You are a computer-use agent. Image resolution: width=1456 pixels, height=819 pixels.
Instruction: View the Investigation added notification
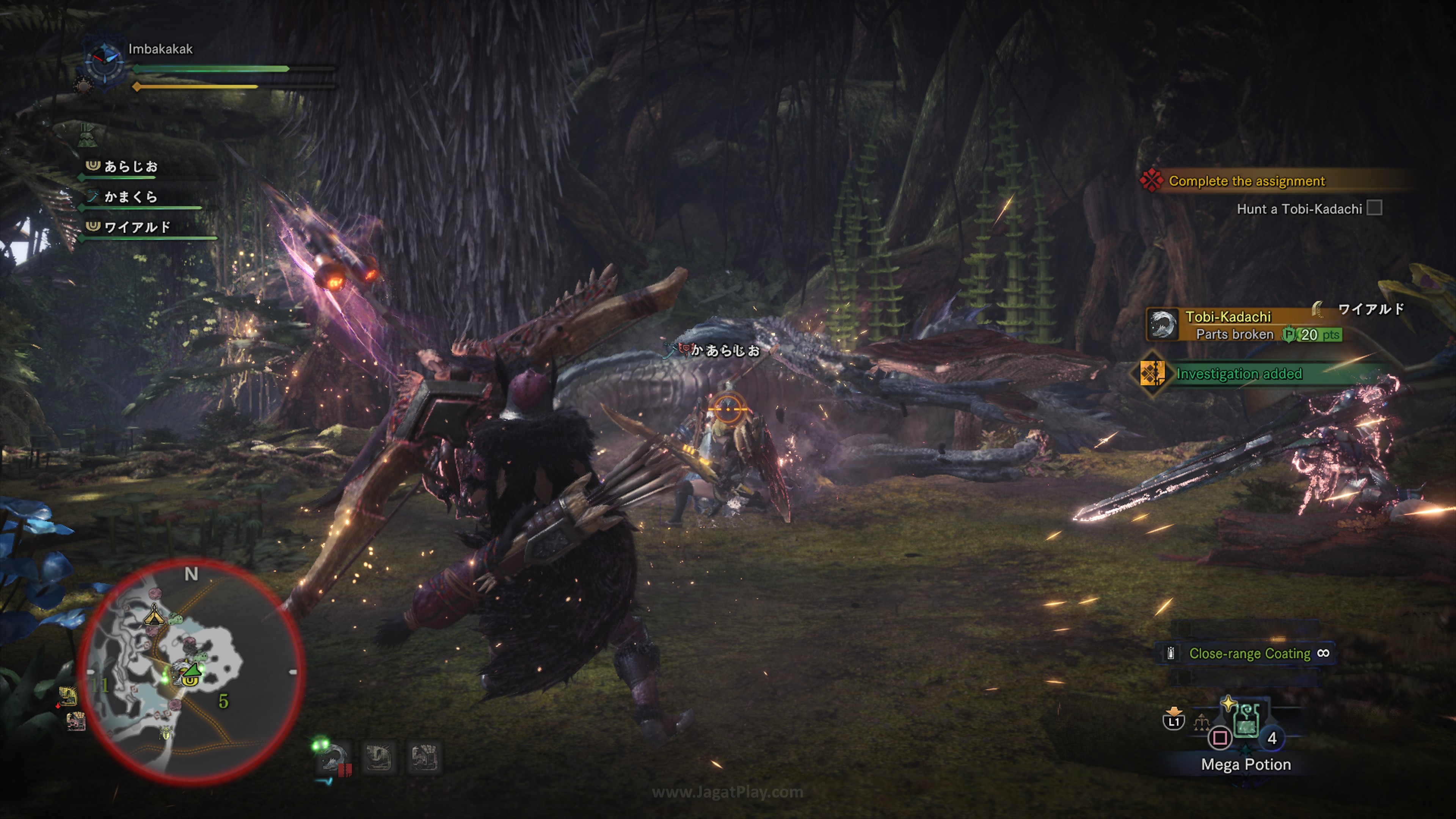click(1239, 373)
